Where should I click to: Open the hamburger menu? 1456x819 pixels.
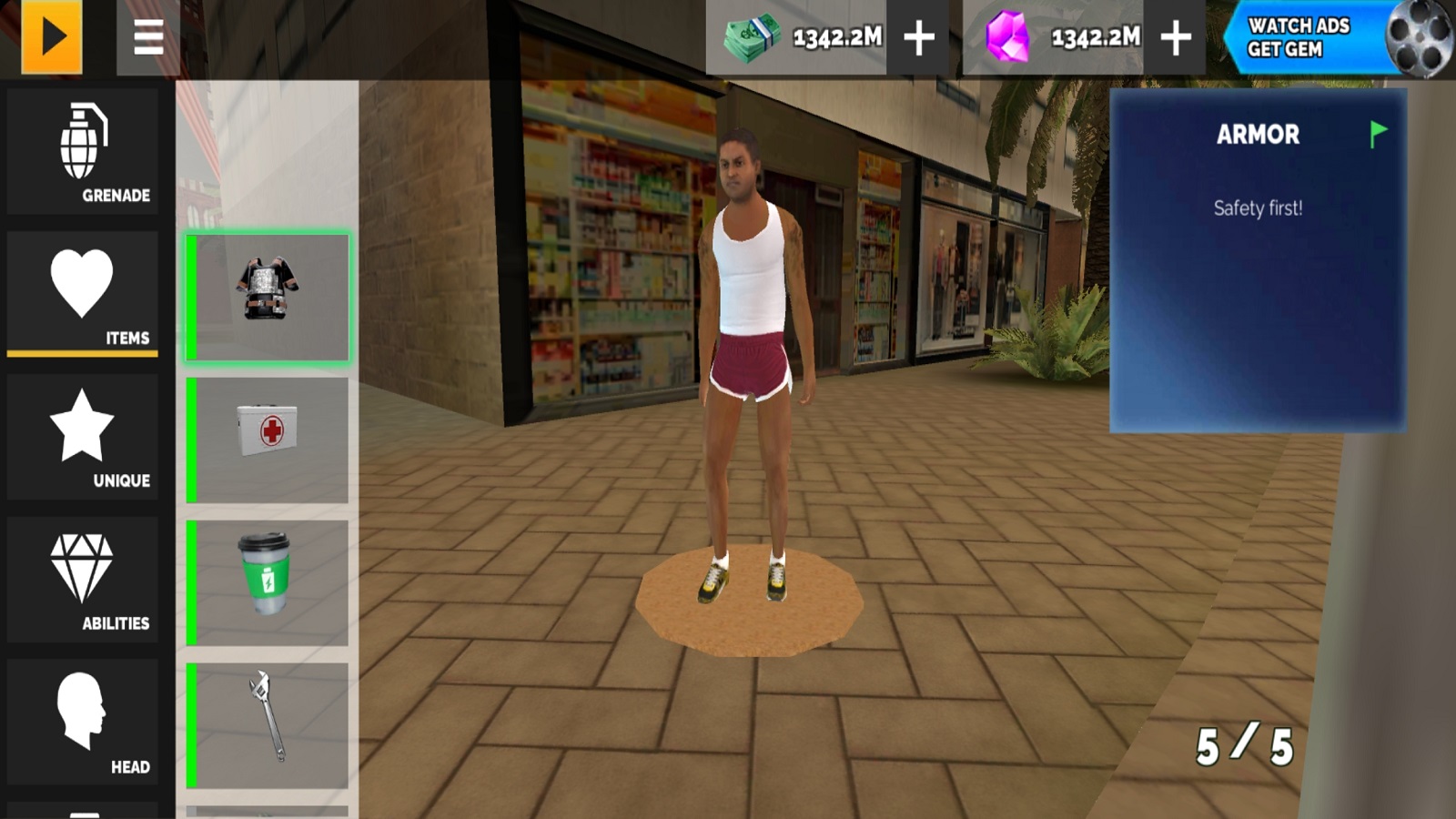pyautogui.click(x=148, y=37)
